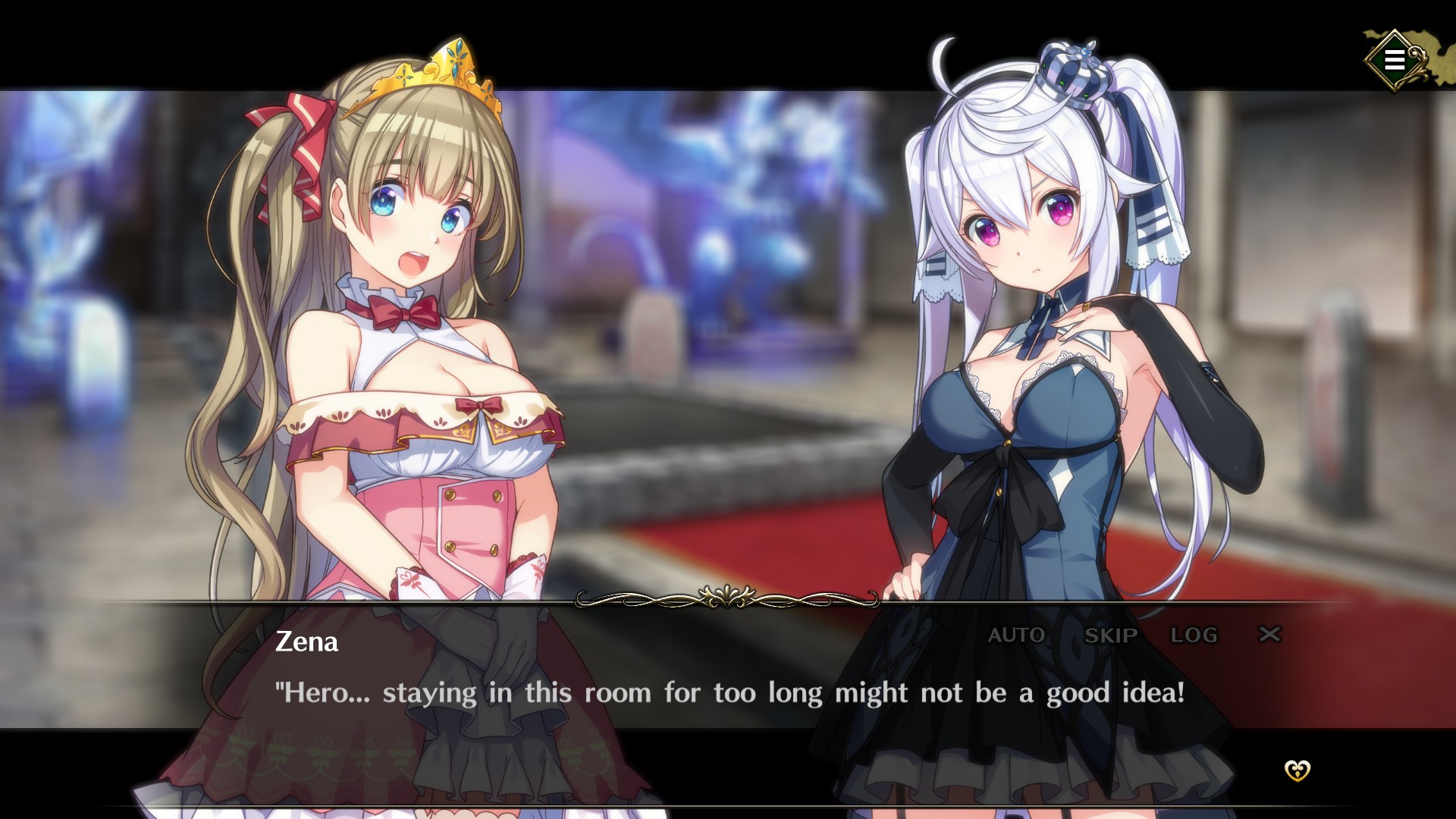Hide the dialogue box with X
The width and height of the screenshot is (1456, 819).
[x=1269, y=634]
